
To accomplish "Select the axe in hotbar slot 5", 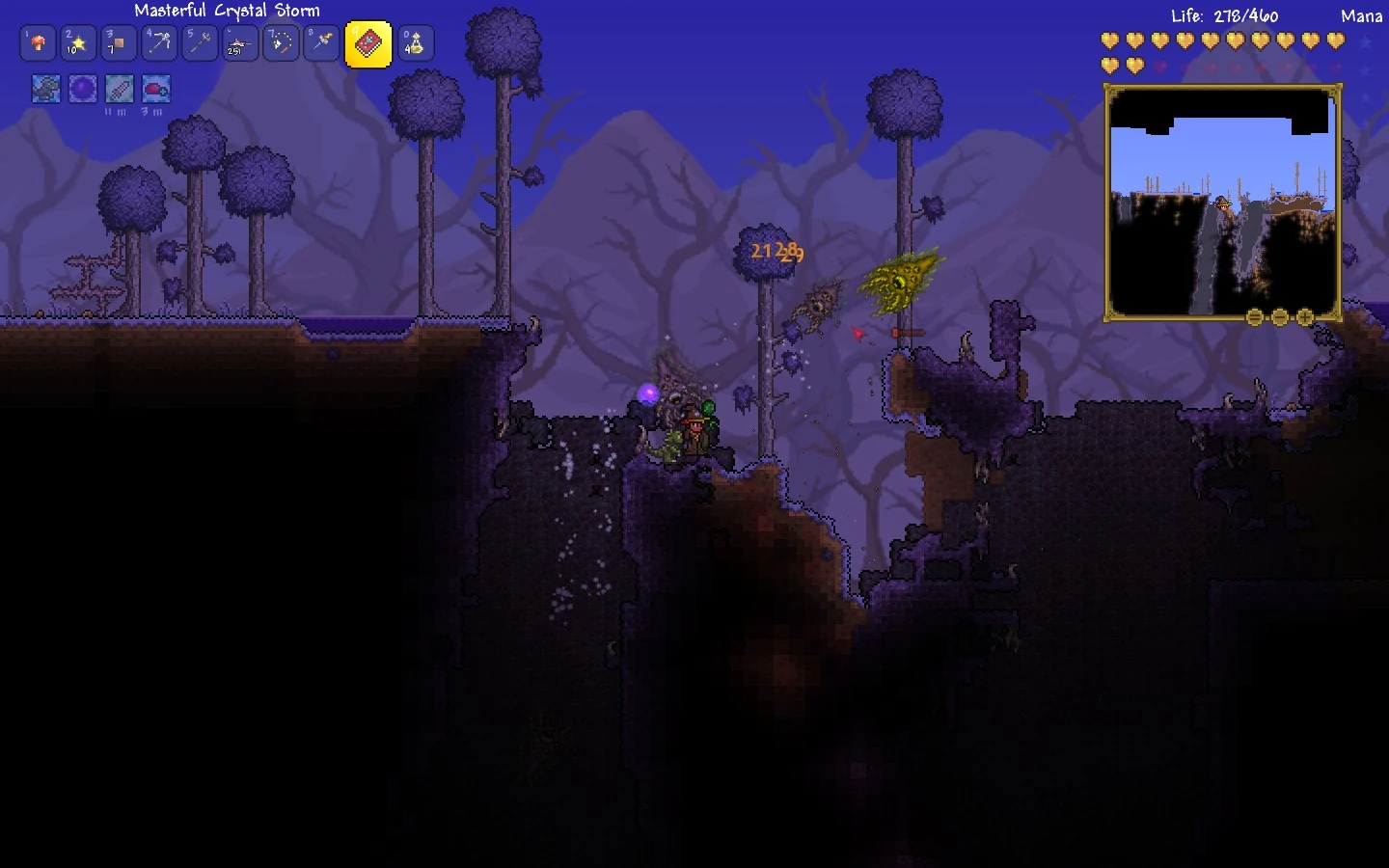I will tap(200, 43).
